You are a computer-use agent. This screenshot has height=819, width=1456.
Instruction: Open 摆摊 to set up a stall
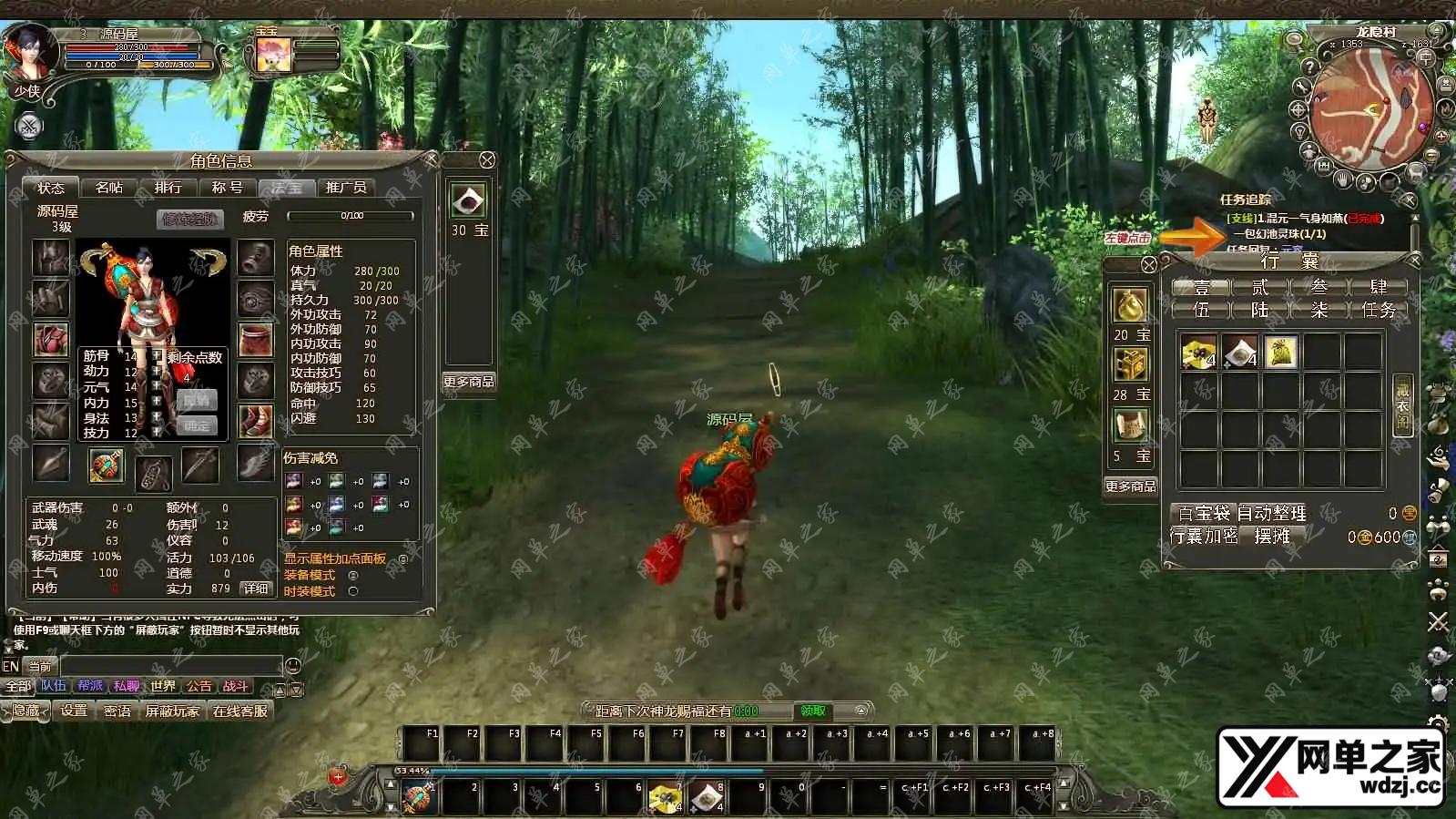1271,537
